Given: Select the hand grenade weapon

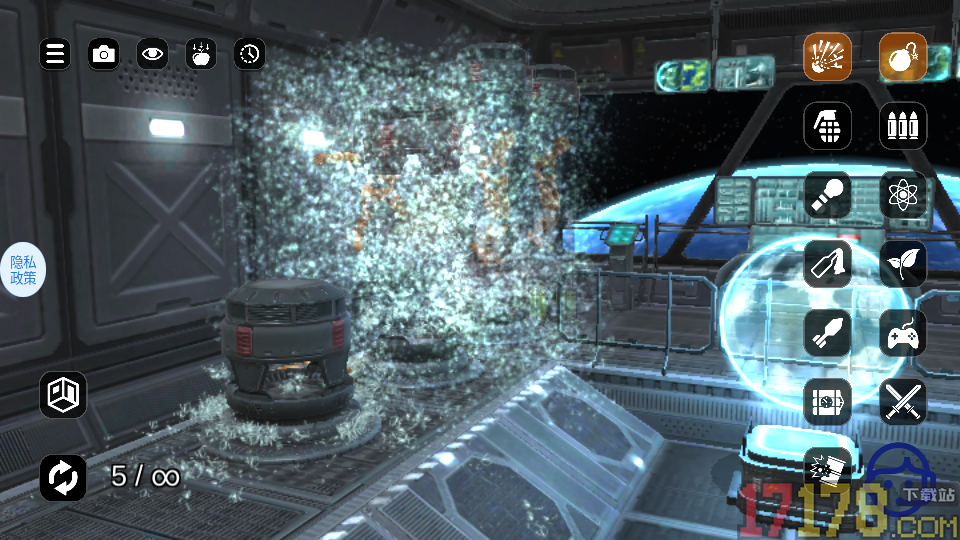Looking at the screenshot, I should tap(828, 126).
